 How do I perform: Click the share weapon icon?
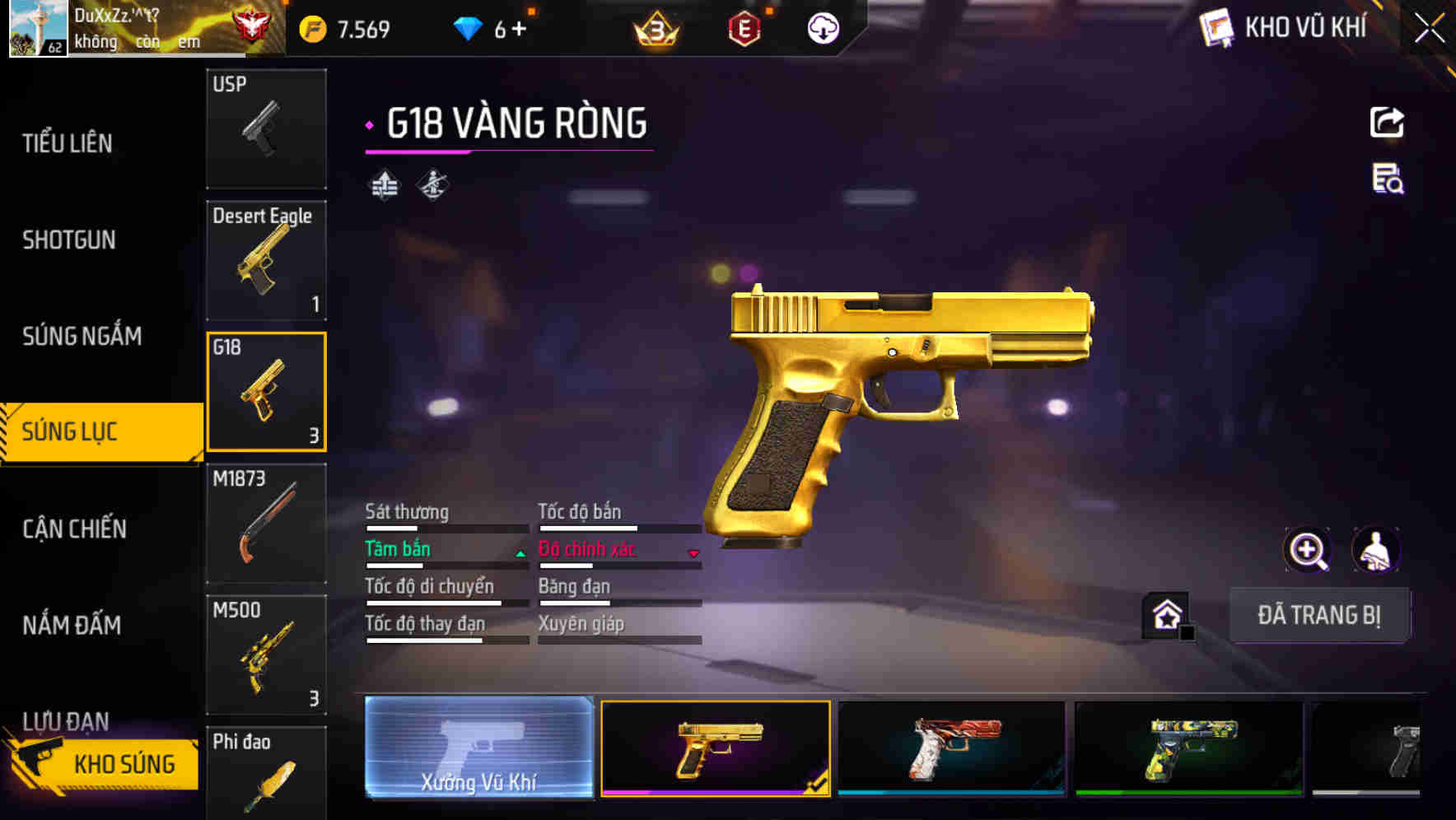(1387, 122)
